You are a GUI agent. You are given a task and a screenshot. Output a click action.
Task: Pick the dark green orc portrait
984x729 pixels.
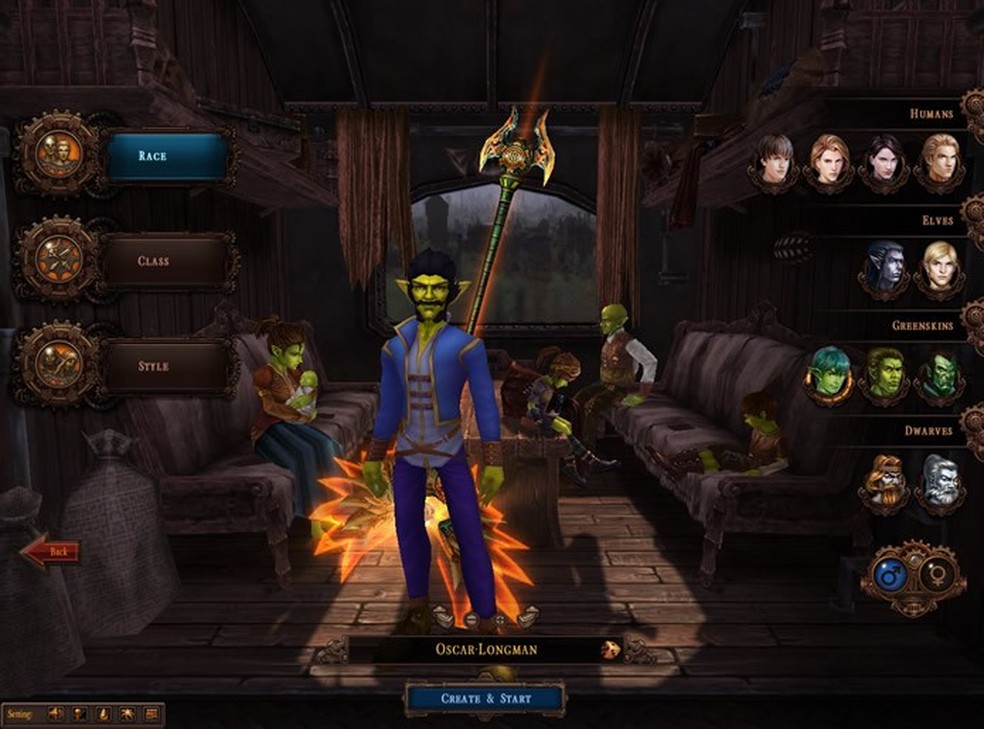[x=940, y=374]
